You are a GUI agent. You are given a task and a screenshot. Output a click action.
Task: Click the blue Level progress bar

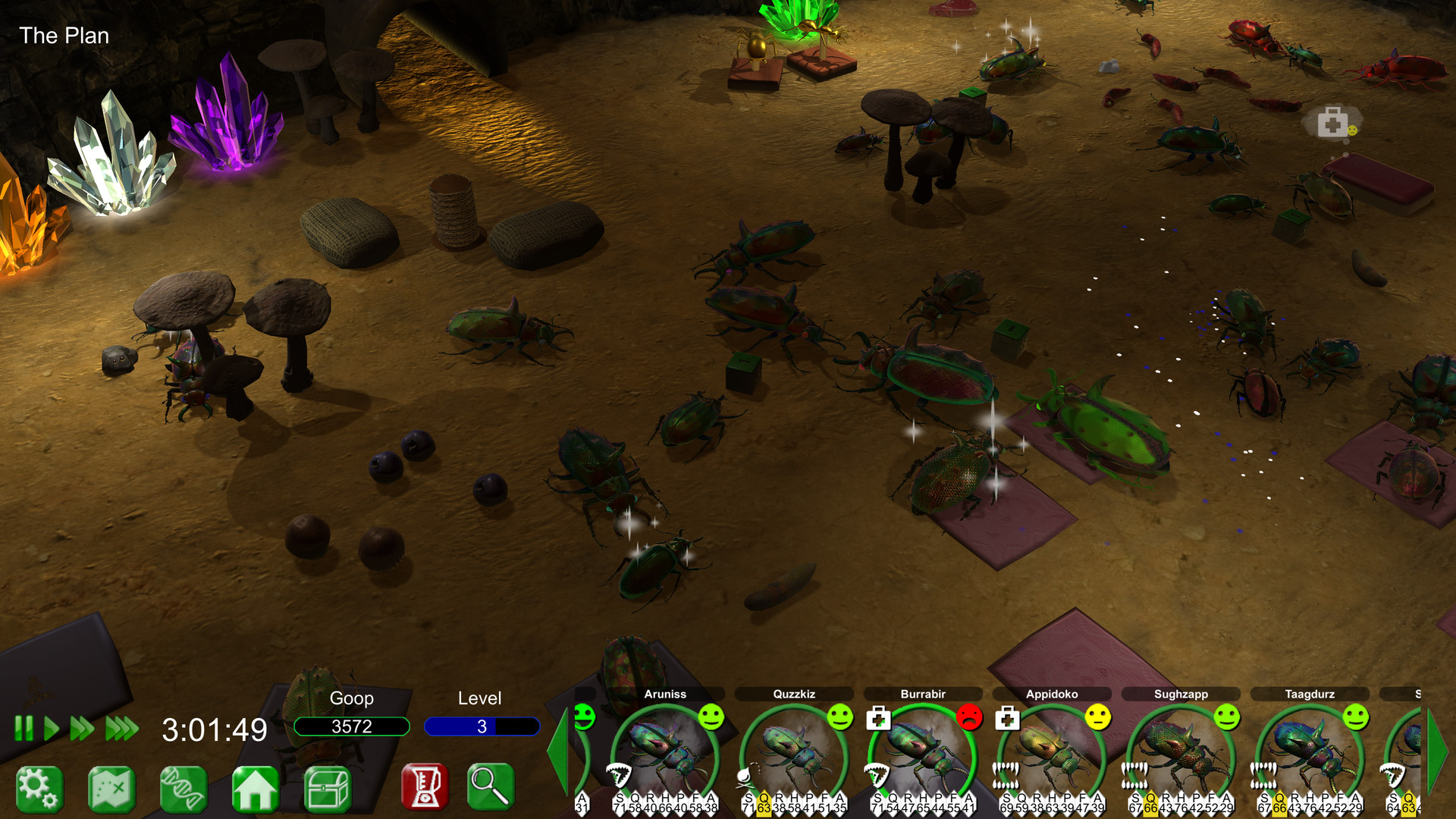click(482, 726)
